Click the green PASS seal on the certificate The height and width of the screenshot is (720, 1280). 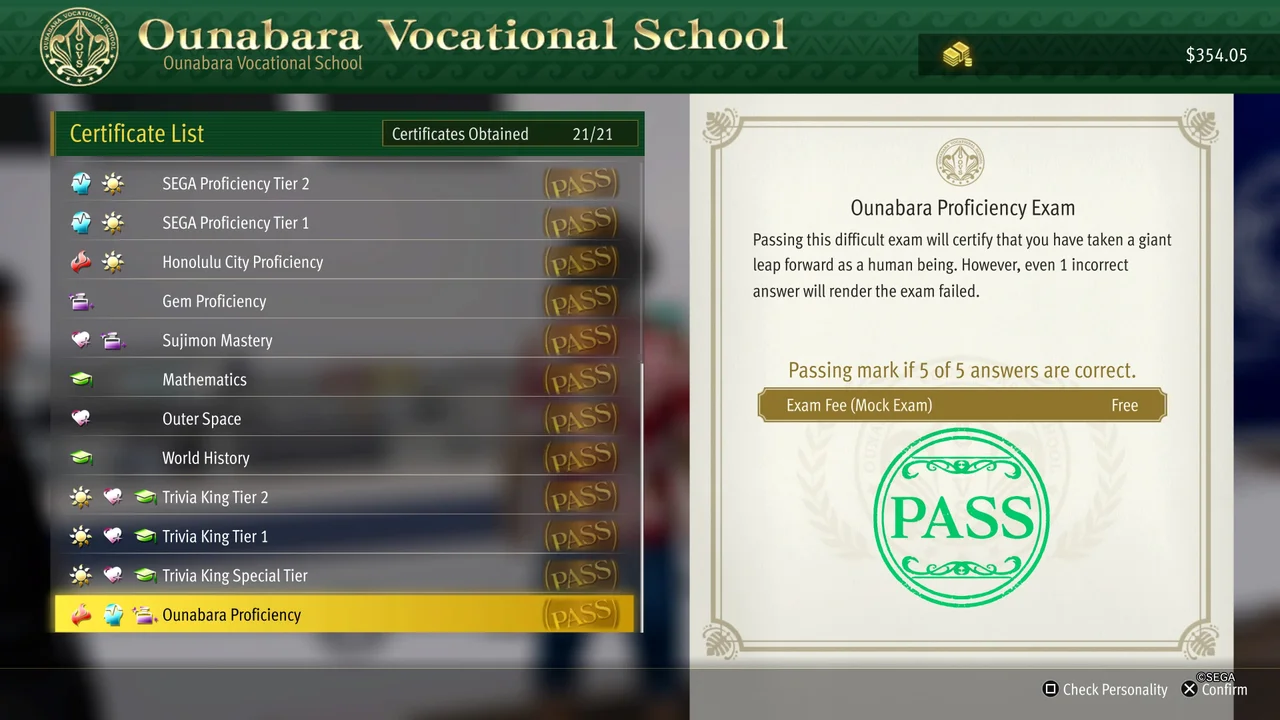[x=960, y=515]
